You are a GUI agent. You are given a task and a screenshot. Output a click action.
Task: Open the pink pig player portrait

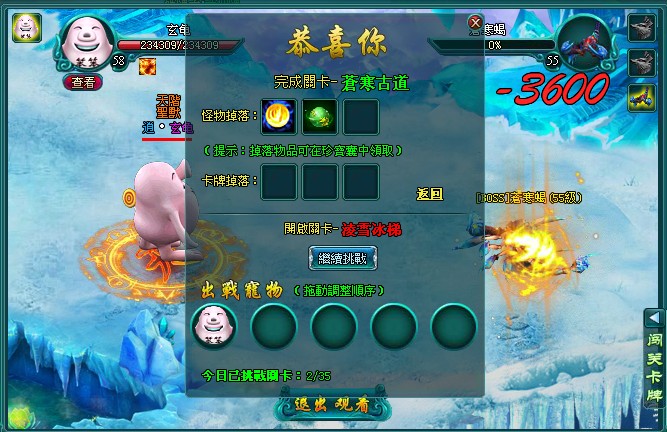[x=85, y=38]
